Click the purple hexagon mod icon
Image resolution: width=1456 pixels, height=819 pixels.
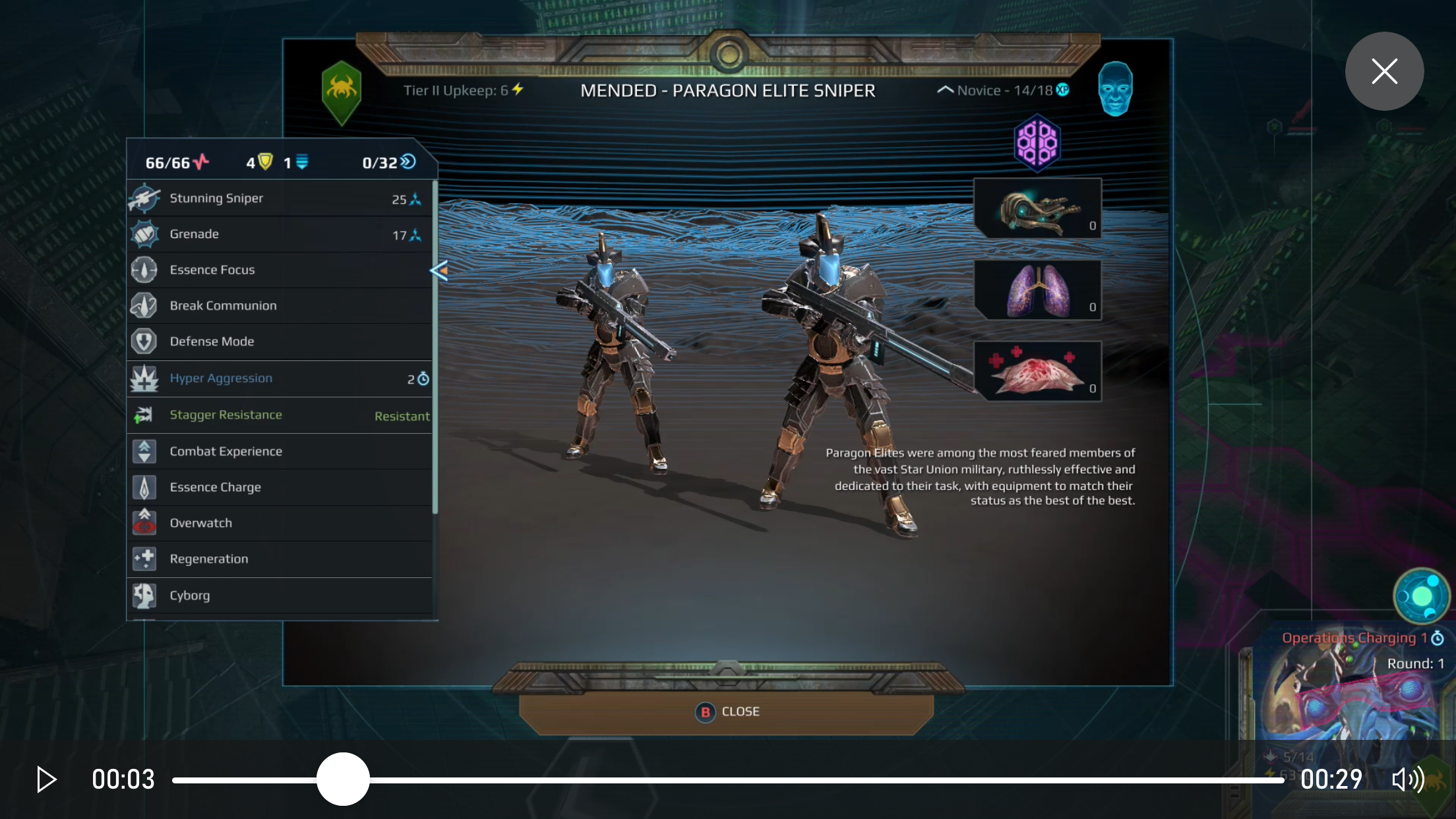(1037, 143)
